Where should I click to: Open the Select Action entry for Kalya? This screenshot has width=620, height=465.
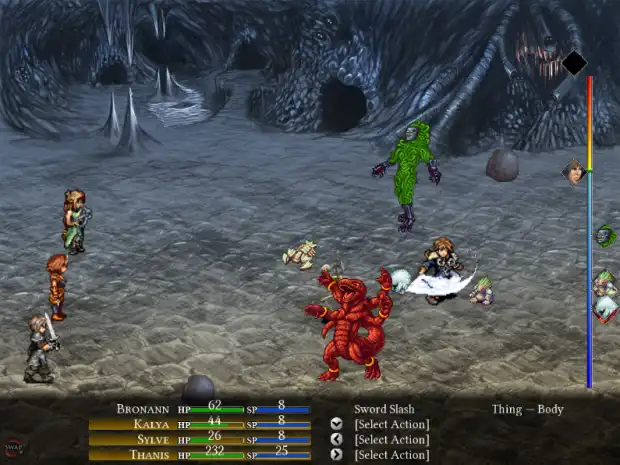point(391,424)
